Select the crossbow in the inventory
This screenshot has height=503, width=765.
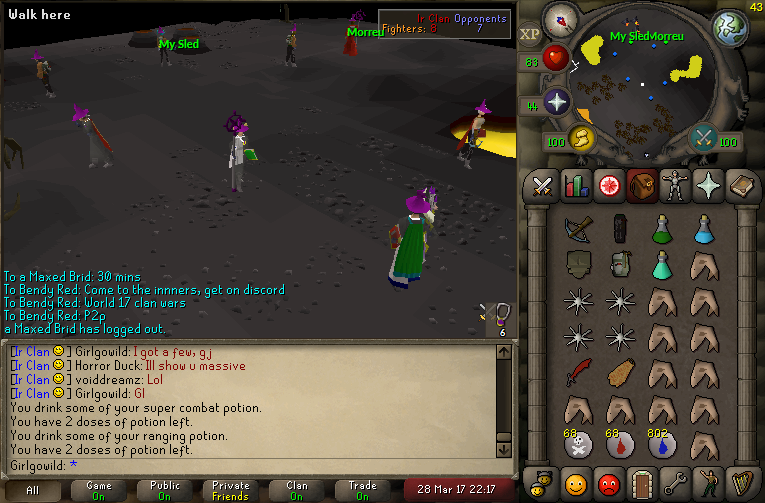[x=577, y=229]
